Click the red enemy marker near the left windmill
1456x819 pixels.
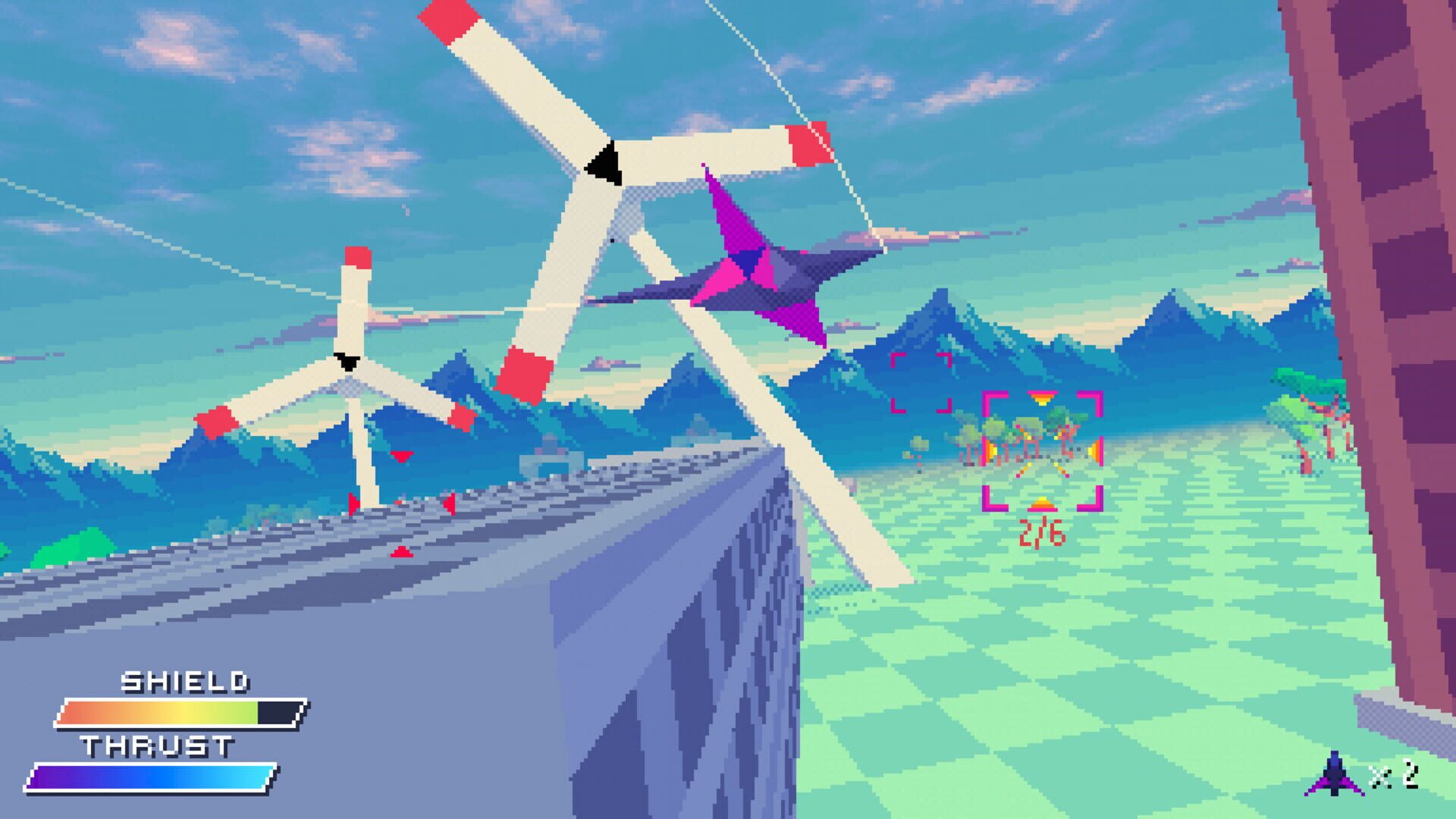(400, 456)
